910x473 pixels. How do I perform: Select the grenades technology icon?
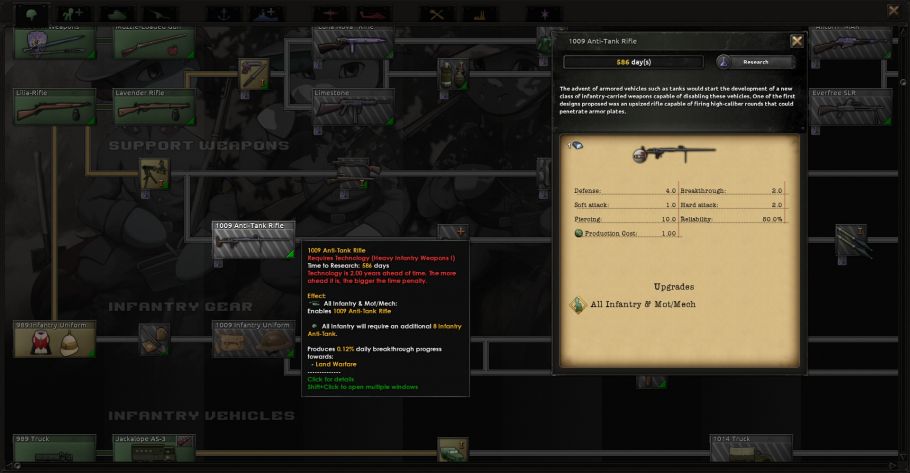451,74
